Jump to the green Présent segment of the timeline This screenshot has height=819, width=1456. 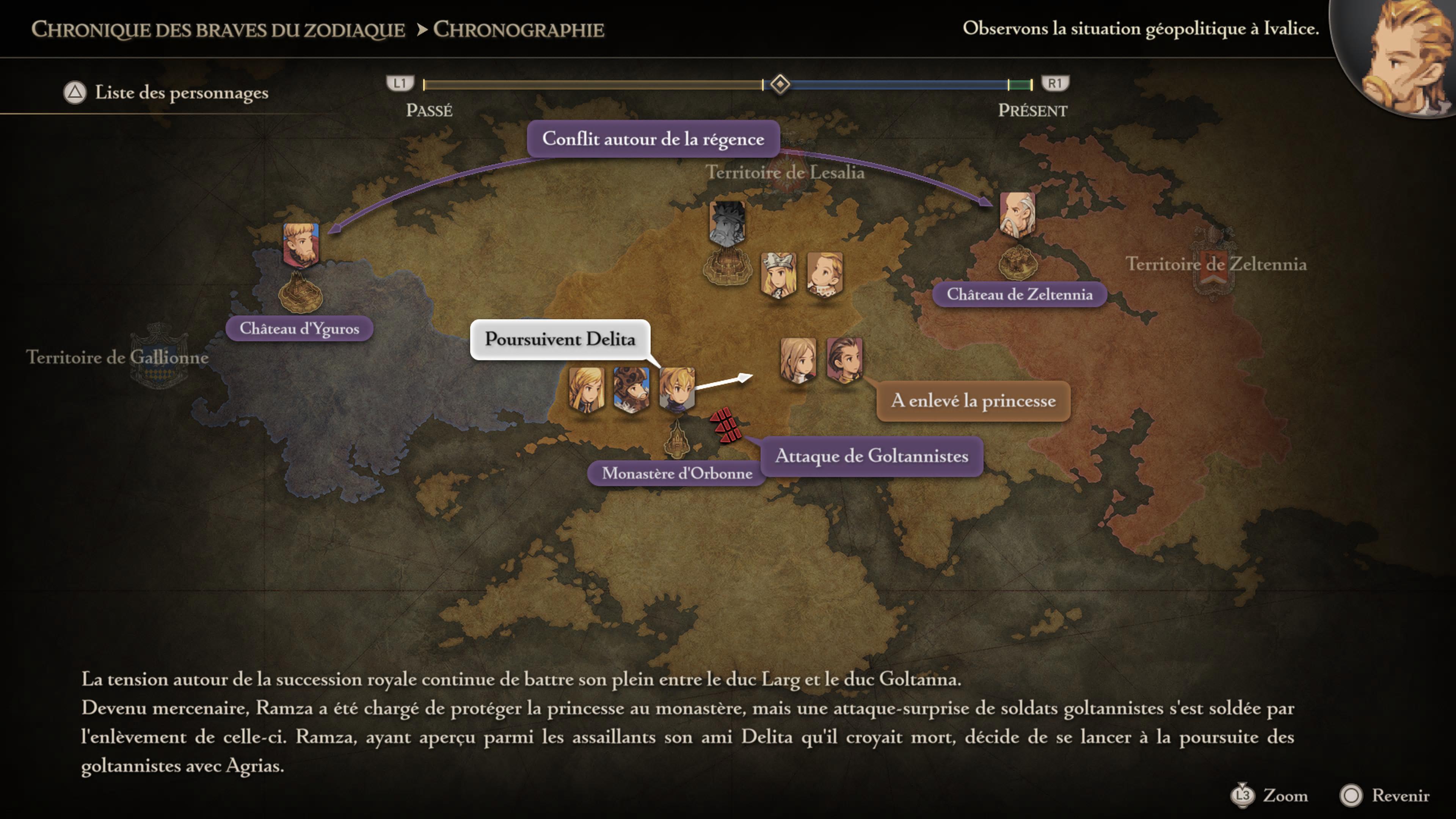pos(1020,85)
